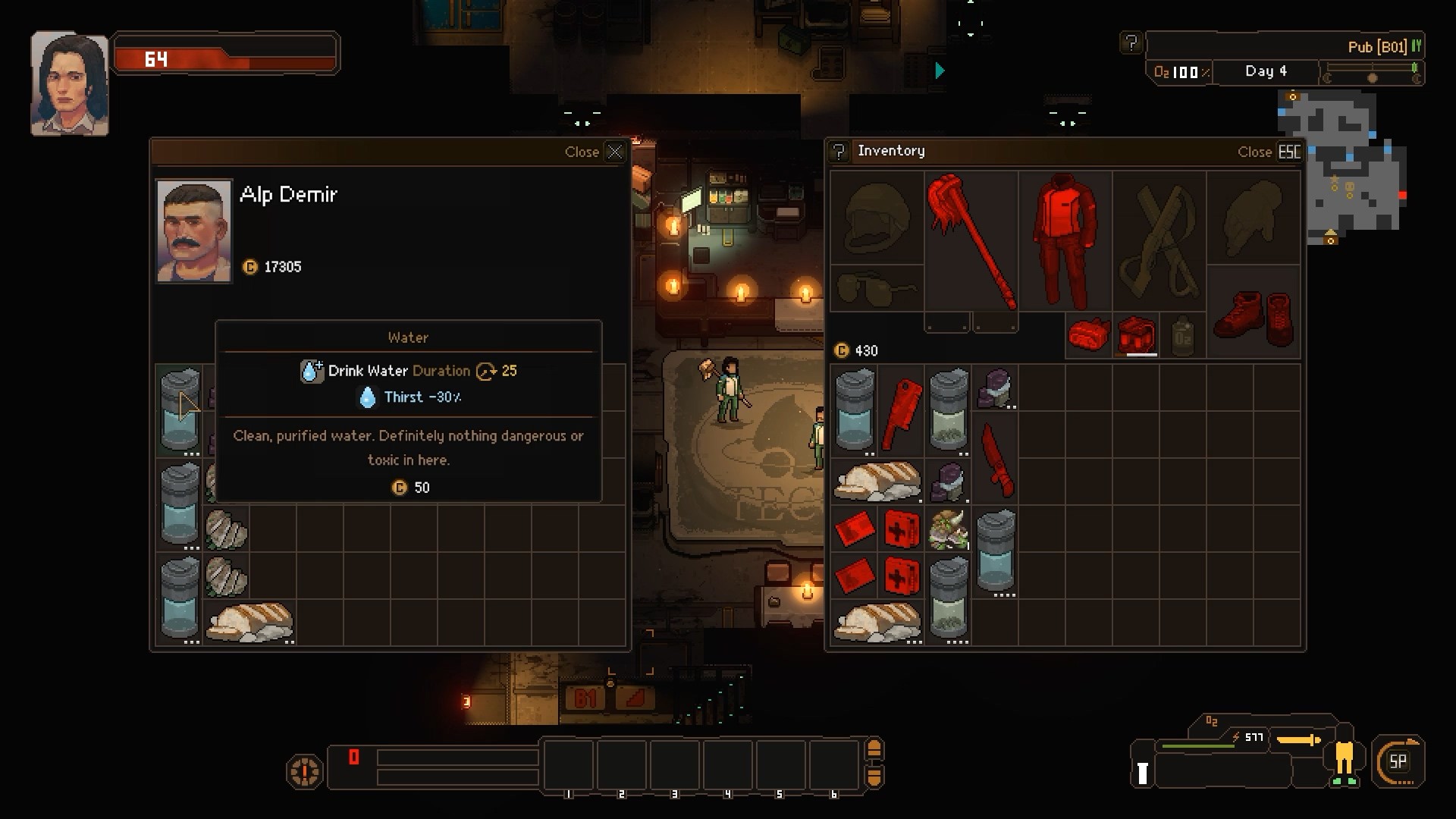The height and width of the screenshot is (819, 1456).
Task: Open help via the inventory question mark icon
Action: 837,151
